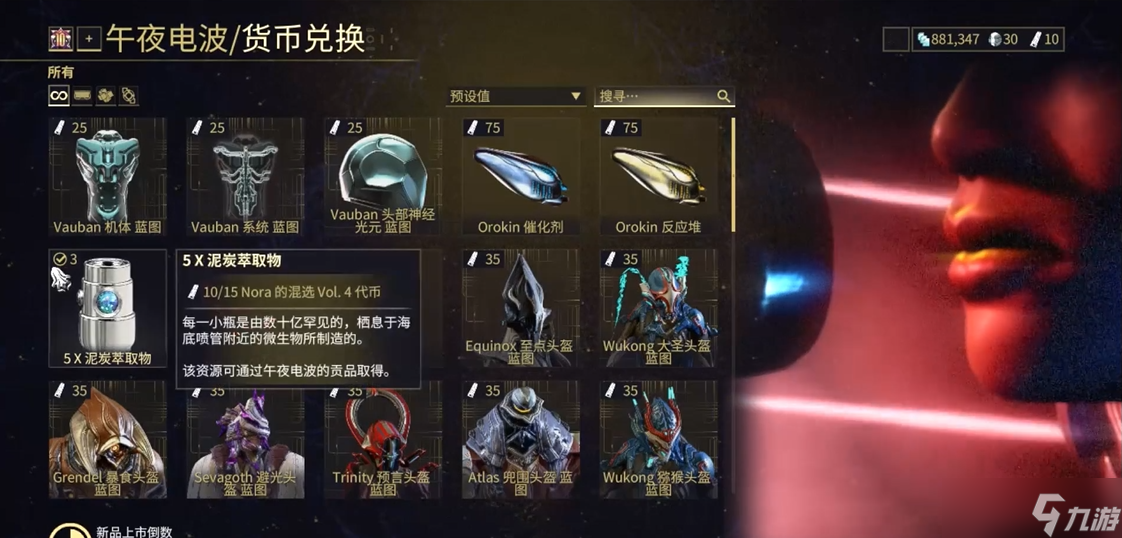Pick the Vauban 头部神经光元 蓝图 item
1122x538 pixels.
point(383,176)
